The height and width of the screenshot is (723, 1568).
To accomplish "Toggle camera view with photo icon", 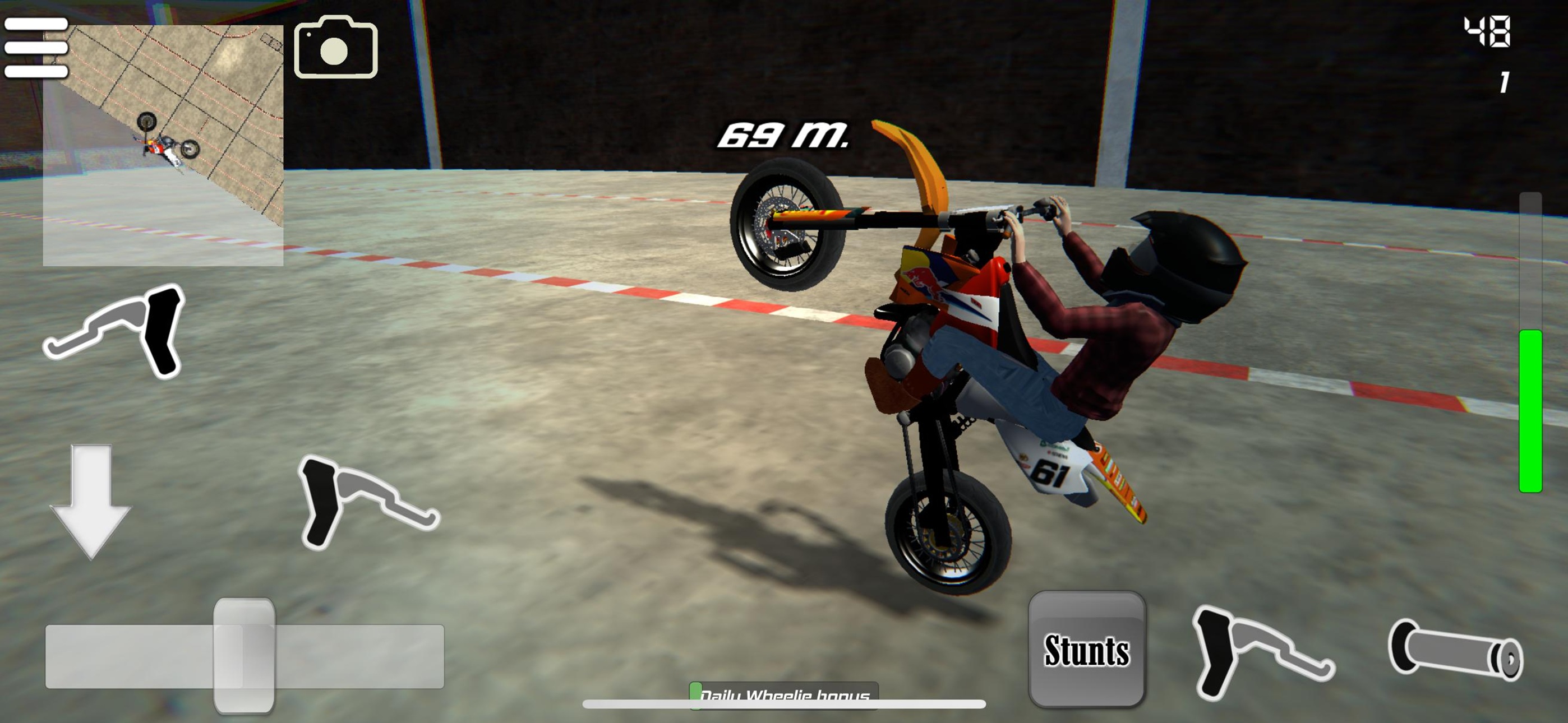I will [x=335, y=49].
